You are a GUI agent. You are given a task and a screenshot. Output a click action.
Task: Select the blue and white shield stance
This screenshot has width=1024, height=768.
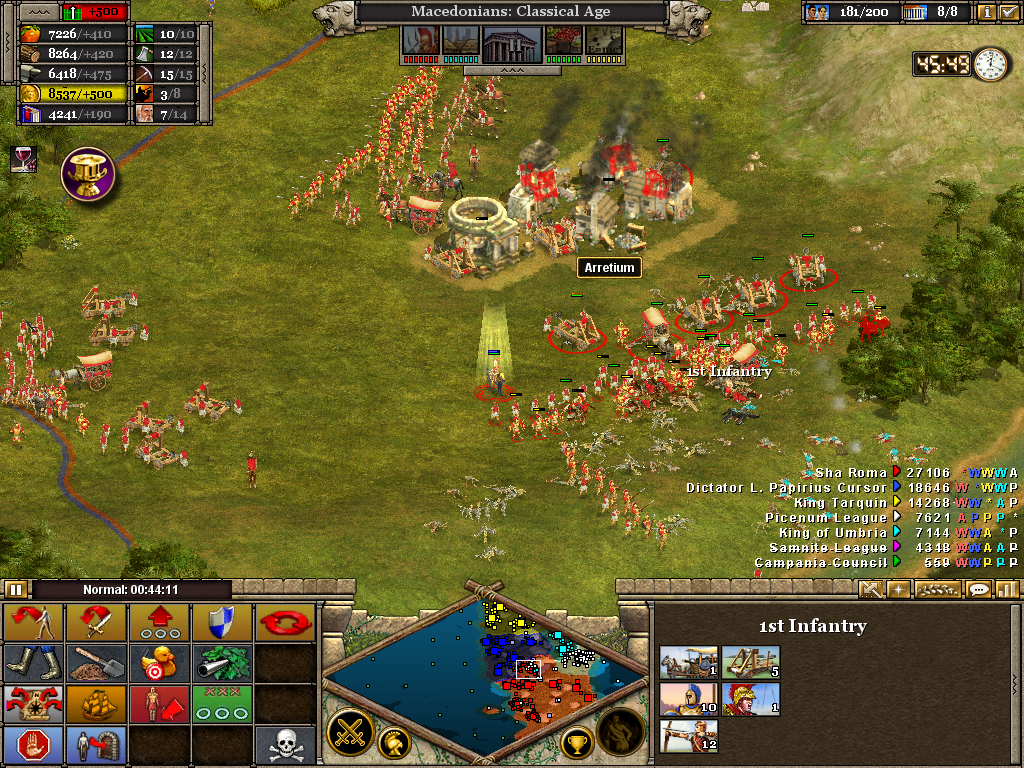[x=220, y=622]
